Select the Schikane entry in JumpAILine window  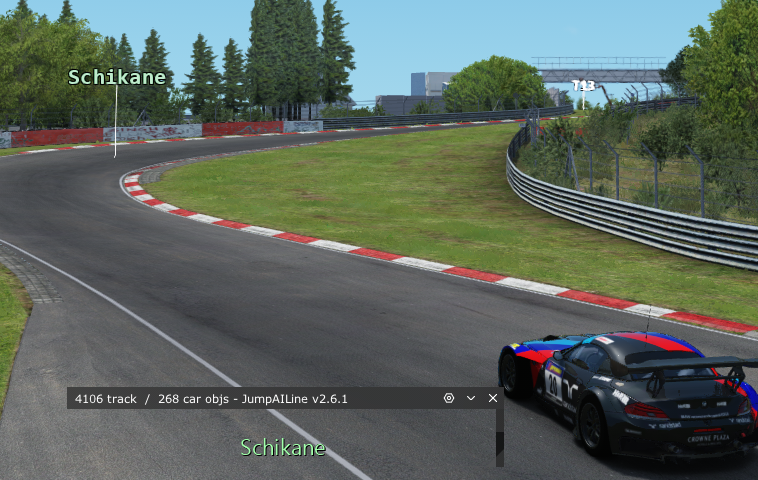click(283, 447)
